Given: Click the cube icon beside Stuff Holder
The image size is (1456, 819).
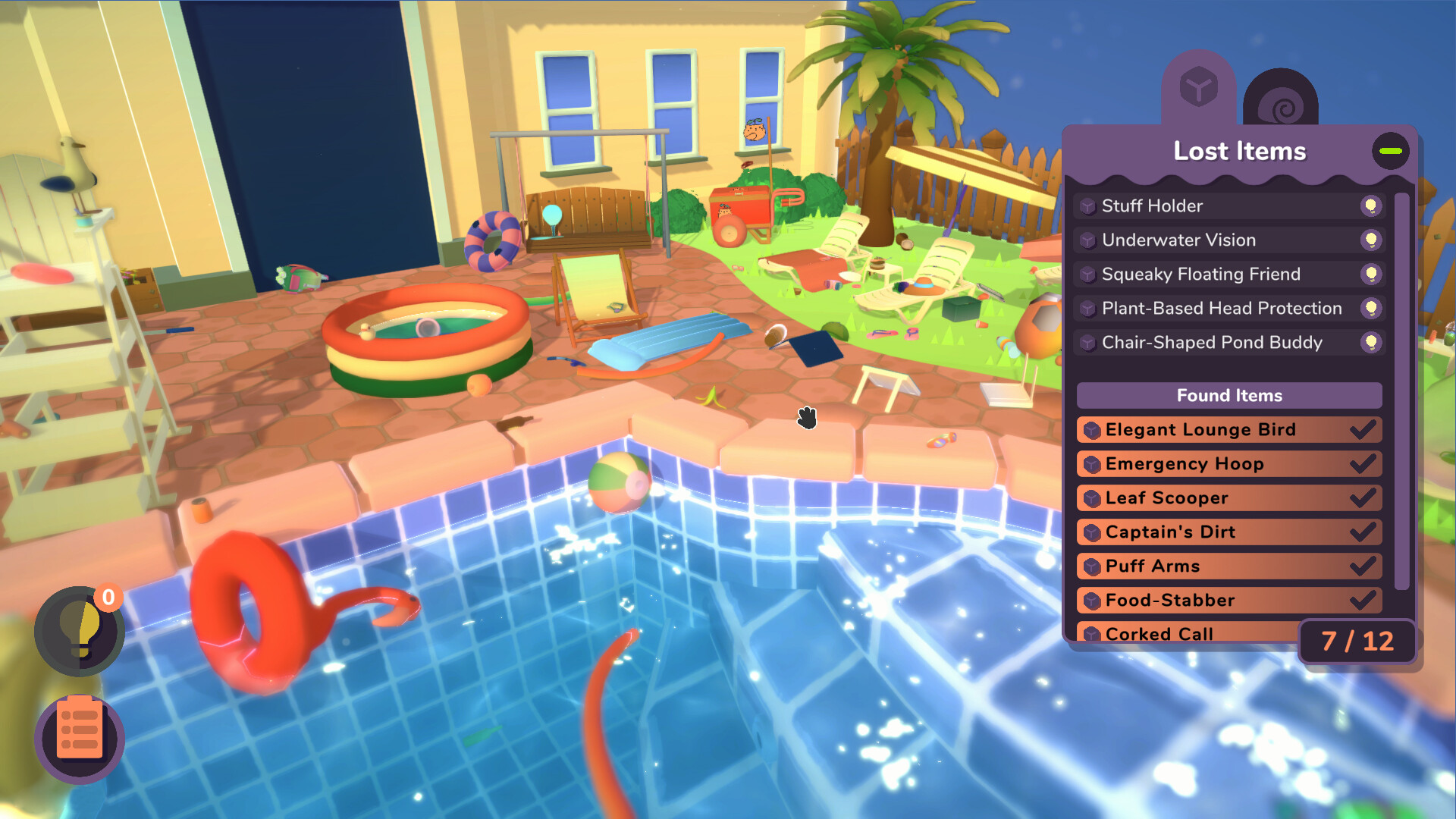Looking at the screenshot, I should [1087, 206].
